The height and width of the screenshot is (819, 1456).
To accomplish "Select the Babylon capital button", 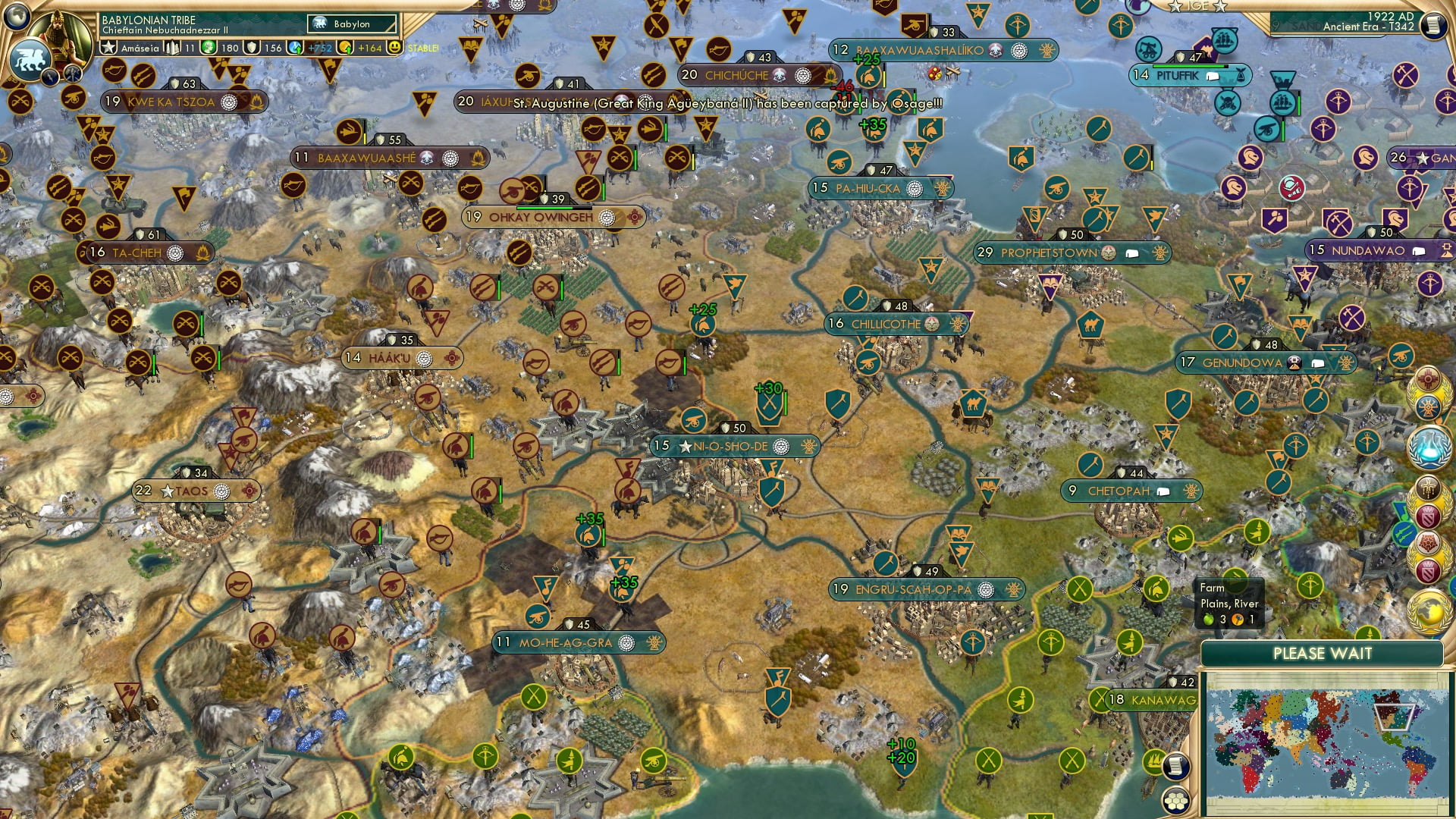I will coord(352,24).
